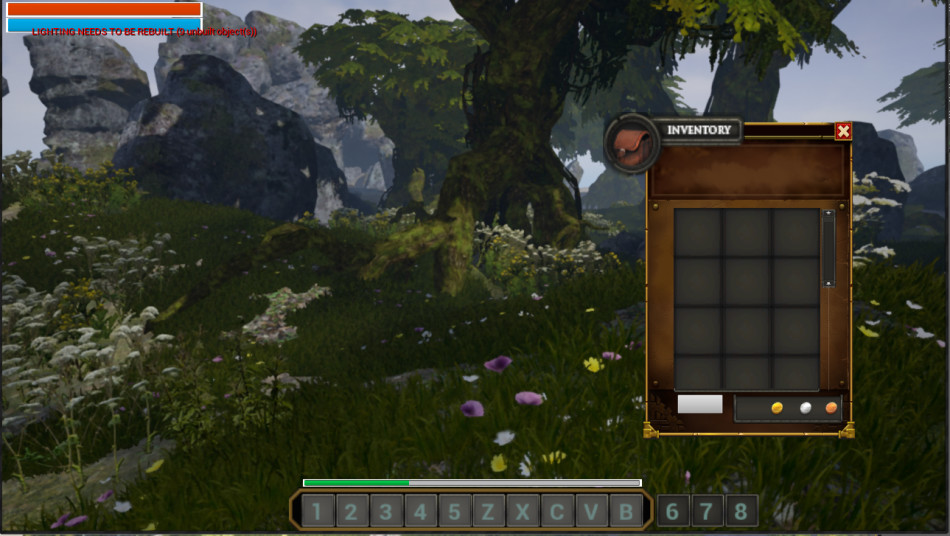Select hotbar slot 1
This screenshot has width=950, height=536.
[x=317, y=512]
